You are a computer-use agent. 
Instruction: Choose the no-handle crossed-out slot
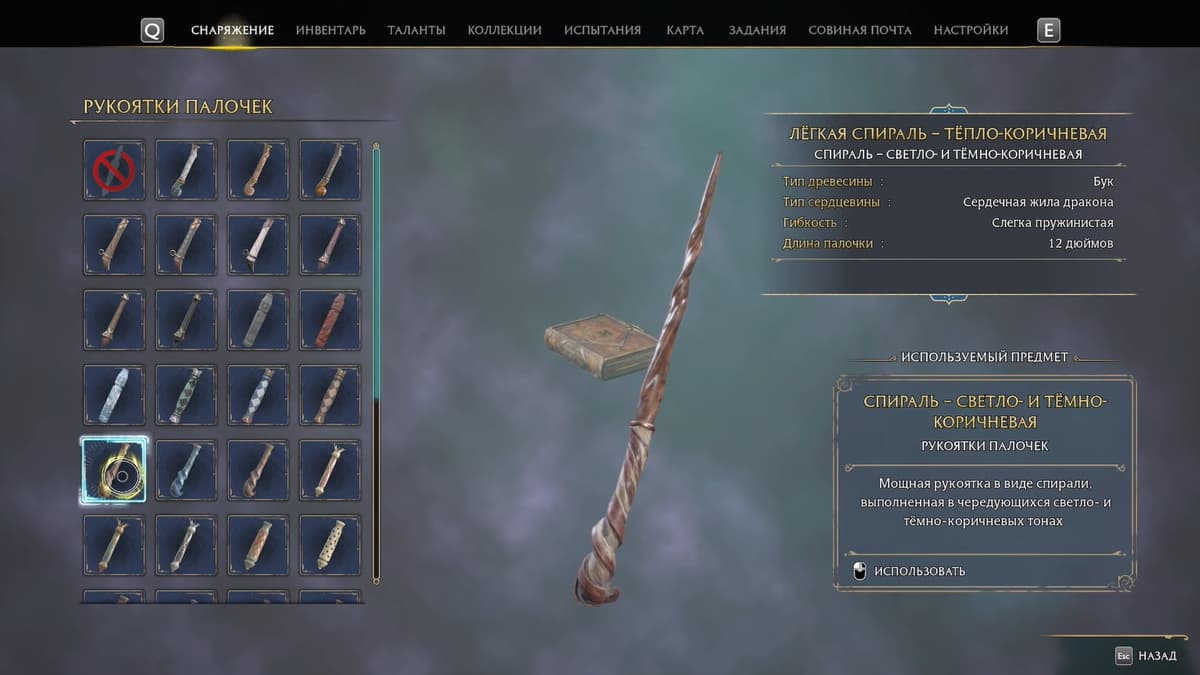click(x=114, y=170)
